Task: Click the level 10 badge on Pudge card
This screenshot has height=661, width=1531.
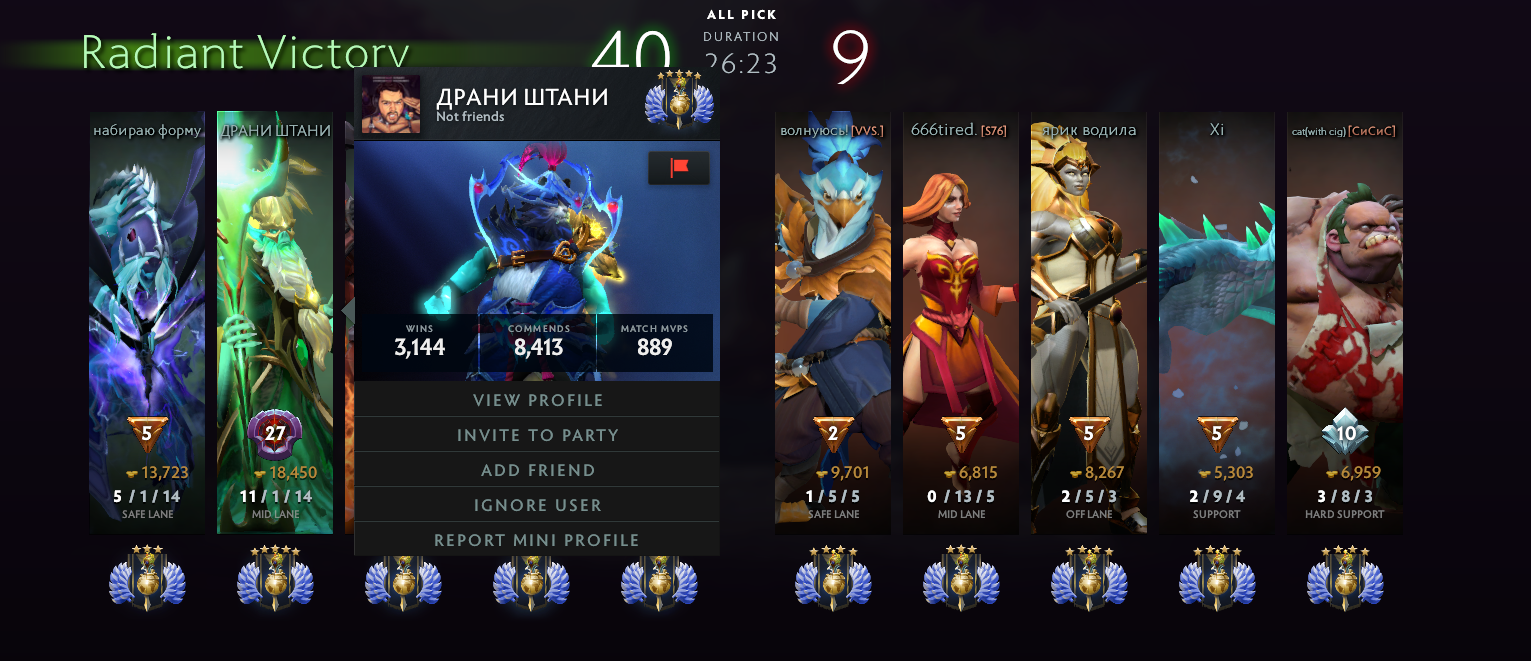Action: [x=1345, y=433]
